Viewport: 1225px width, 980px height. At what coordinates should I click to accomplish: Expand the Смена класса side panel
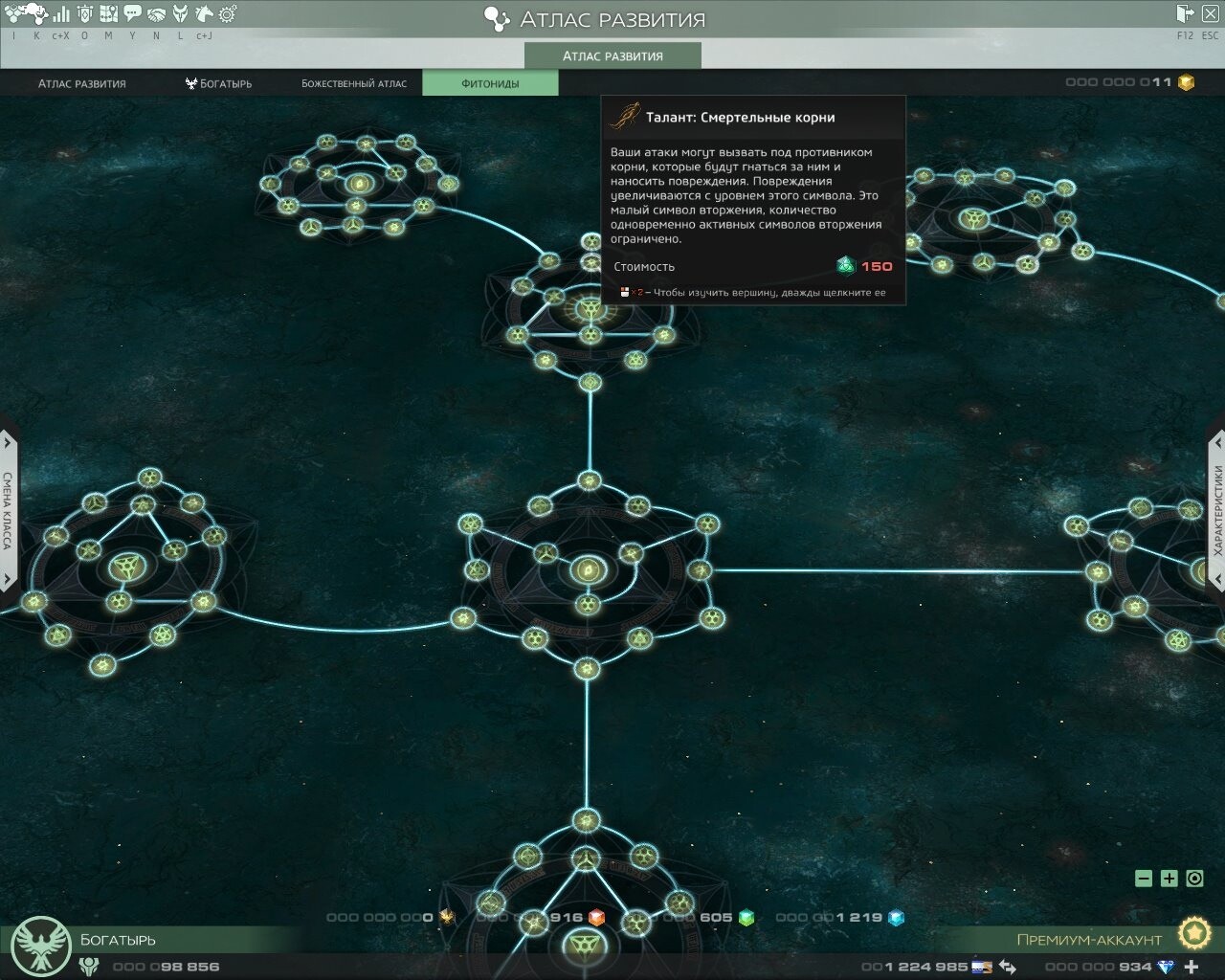pos(8,510)
